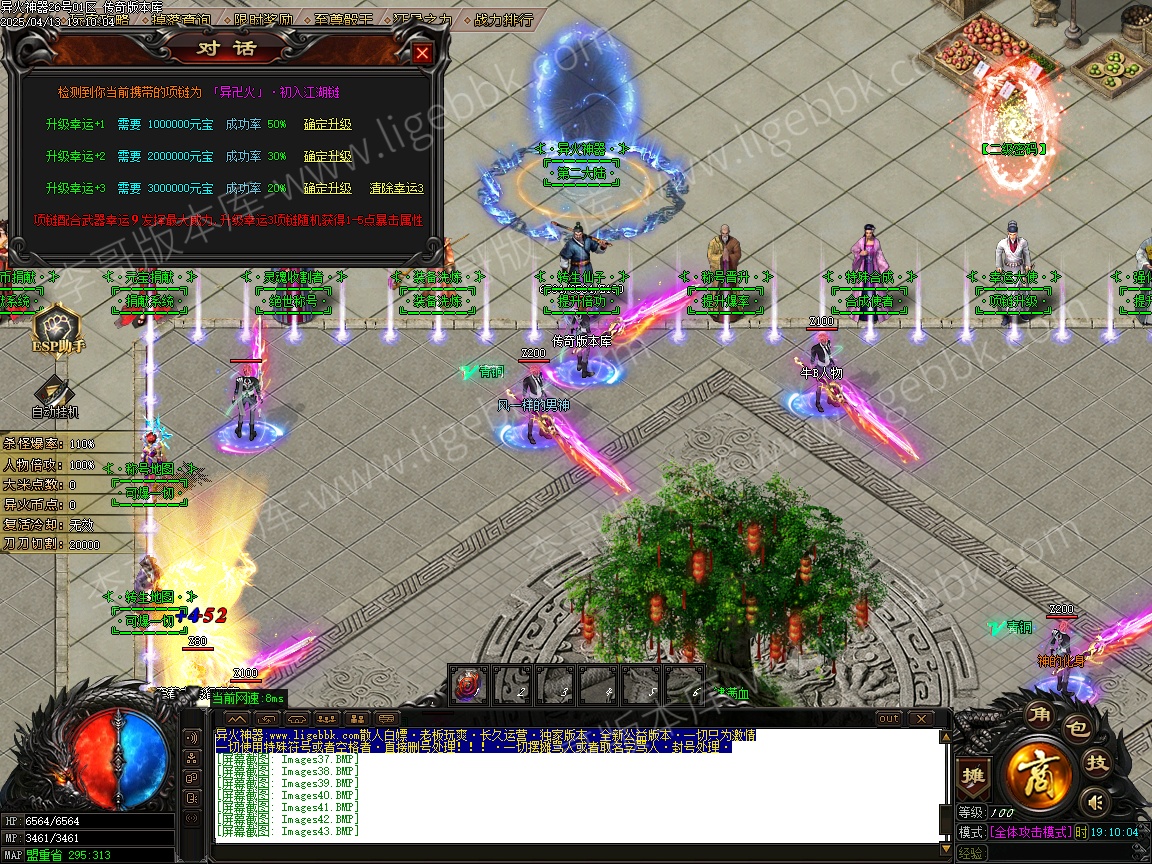Open the skills 技 button
Image resolution: width=1152 pixels, height=864 pixels.
tap(1098, 763)
